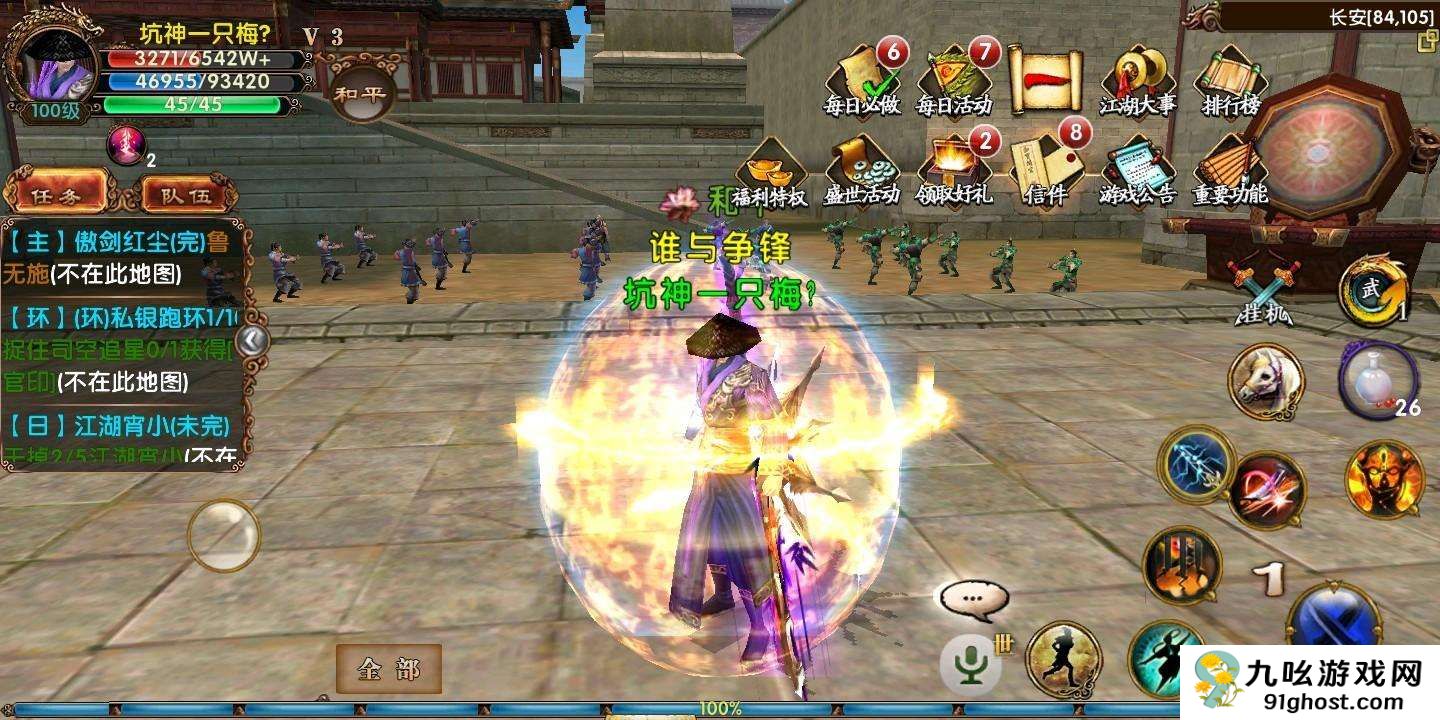The width and height of the screenshot is (1440, 720).
Task: Open 江湖大事 gong icon
Action: tap(1138, 80)
